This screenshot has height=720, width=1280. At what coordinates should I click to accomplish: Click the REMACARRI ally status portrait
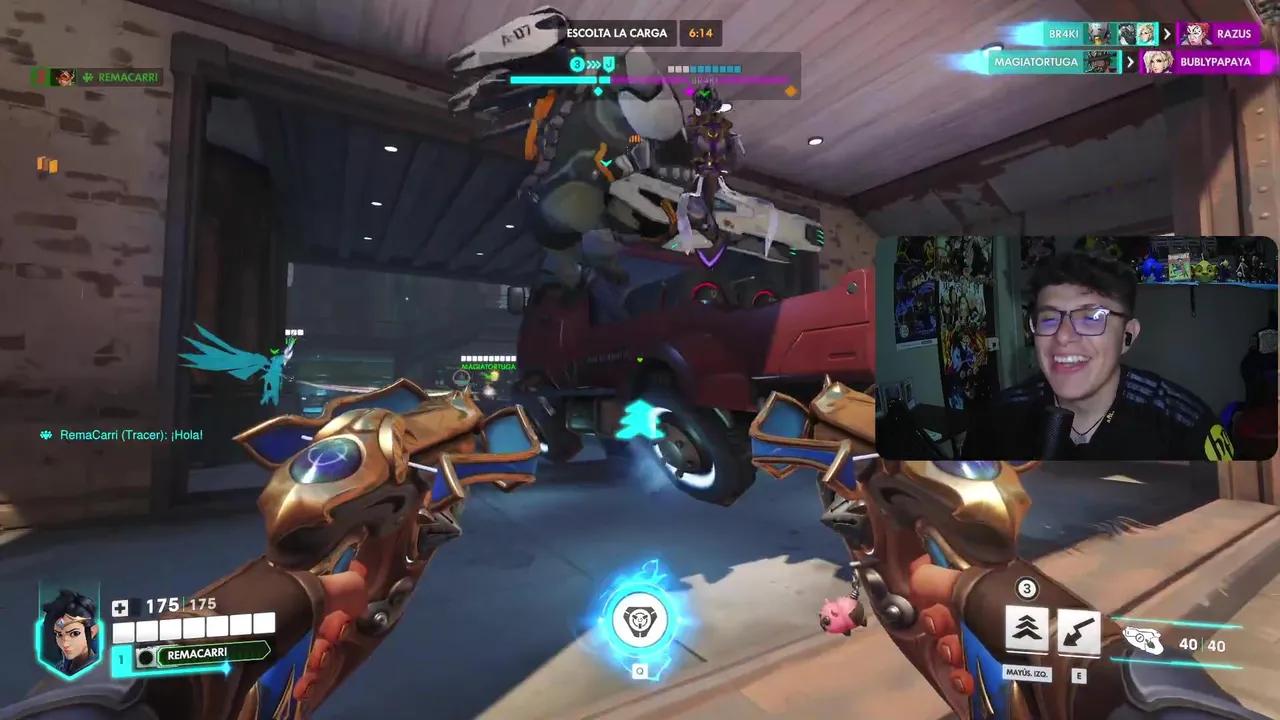click(65, 76)
